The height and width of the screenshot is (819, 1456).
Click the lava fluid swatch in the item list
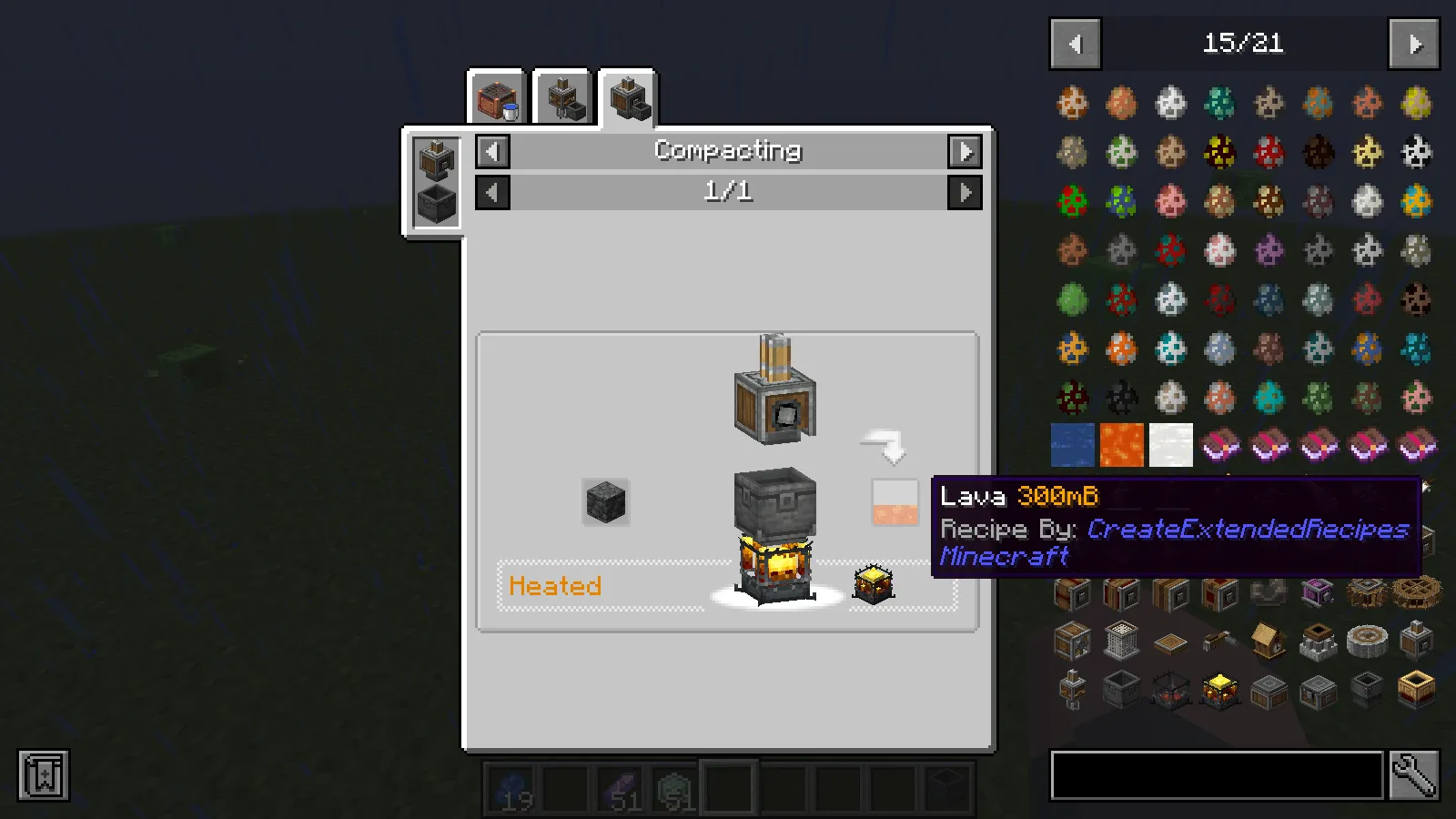[x=1121, y=445]
